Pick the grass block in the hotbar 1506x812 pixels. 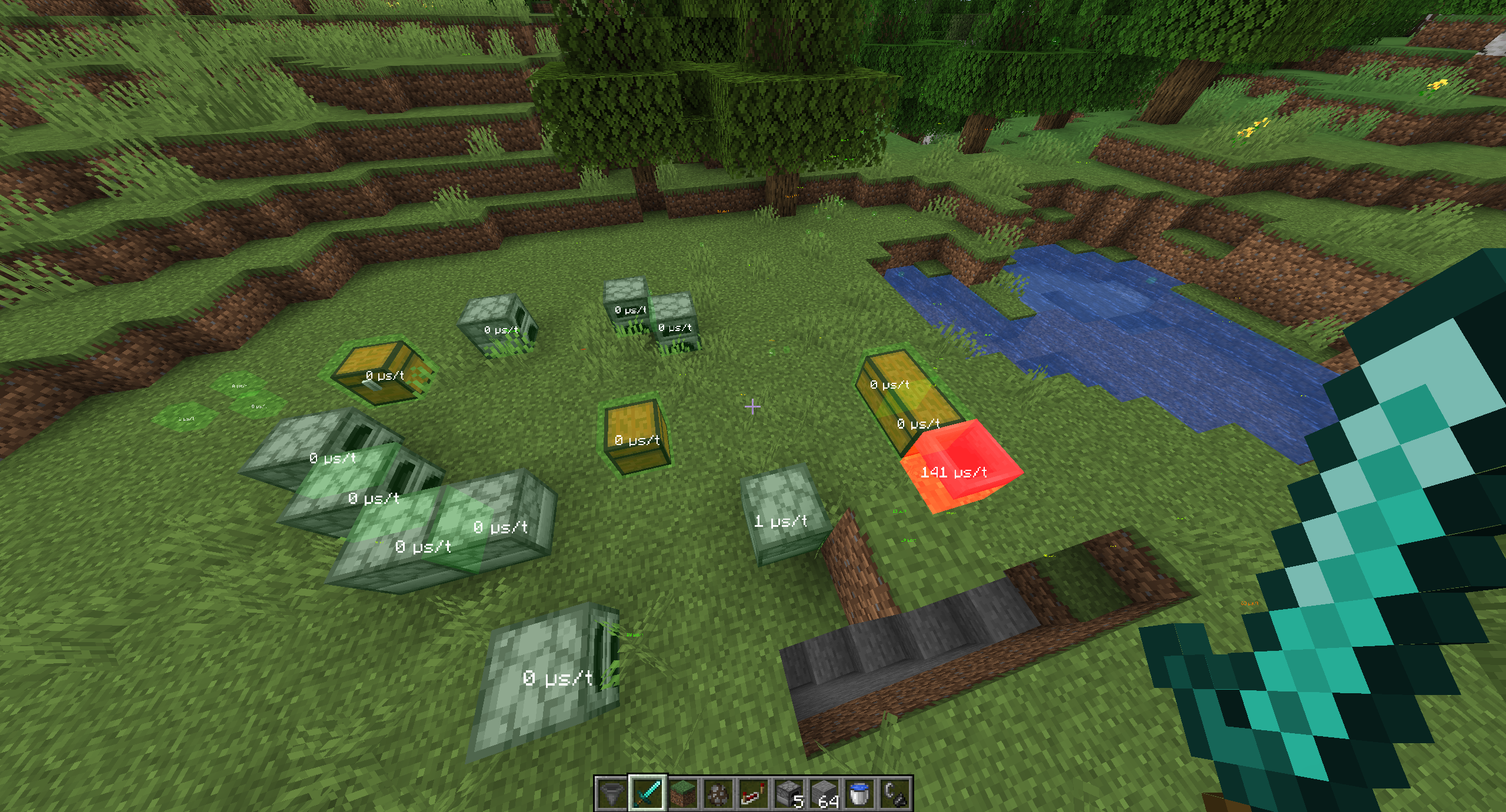(682, 793)
